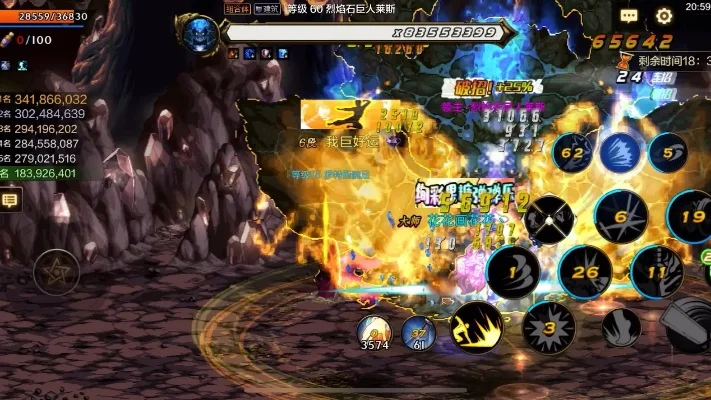Tap the skill with cooldown 1
The height and width of the screenshot is (400, 711).
(513, 271)
